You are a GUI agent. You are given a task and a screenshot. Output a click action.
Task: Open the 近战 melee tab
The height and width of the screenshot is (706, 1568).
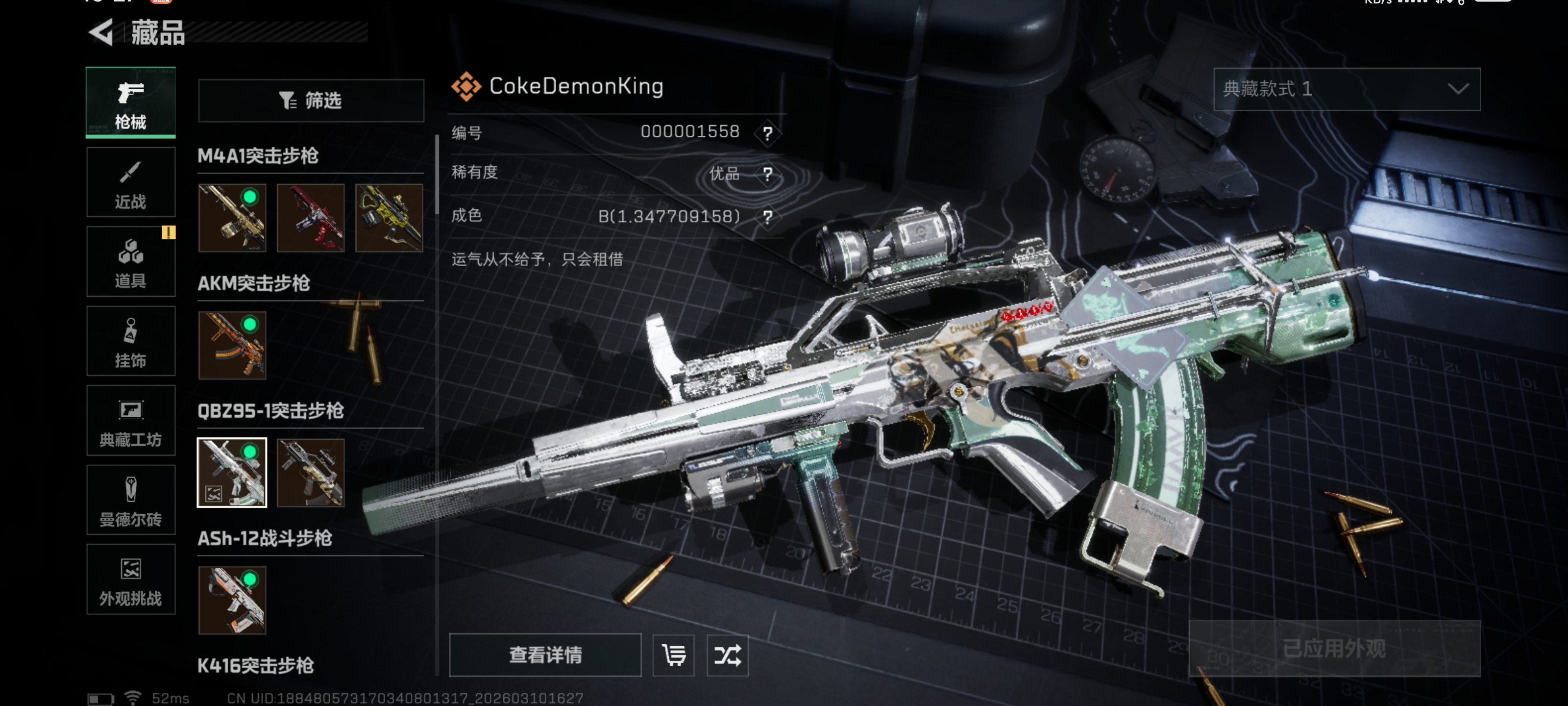(131, 182)
